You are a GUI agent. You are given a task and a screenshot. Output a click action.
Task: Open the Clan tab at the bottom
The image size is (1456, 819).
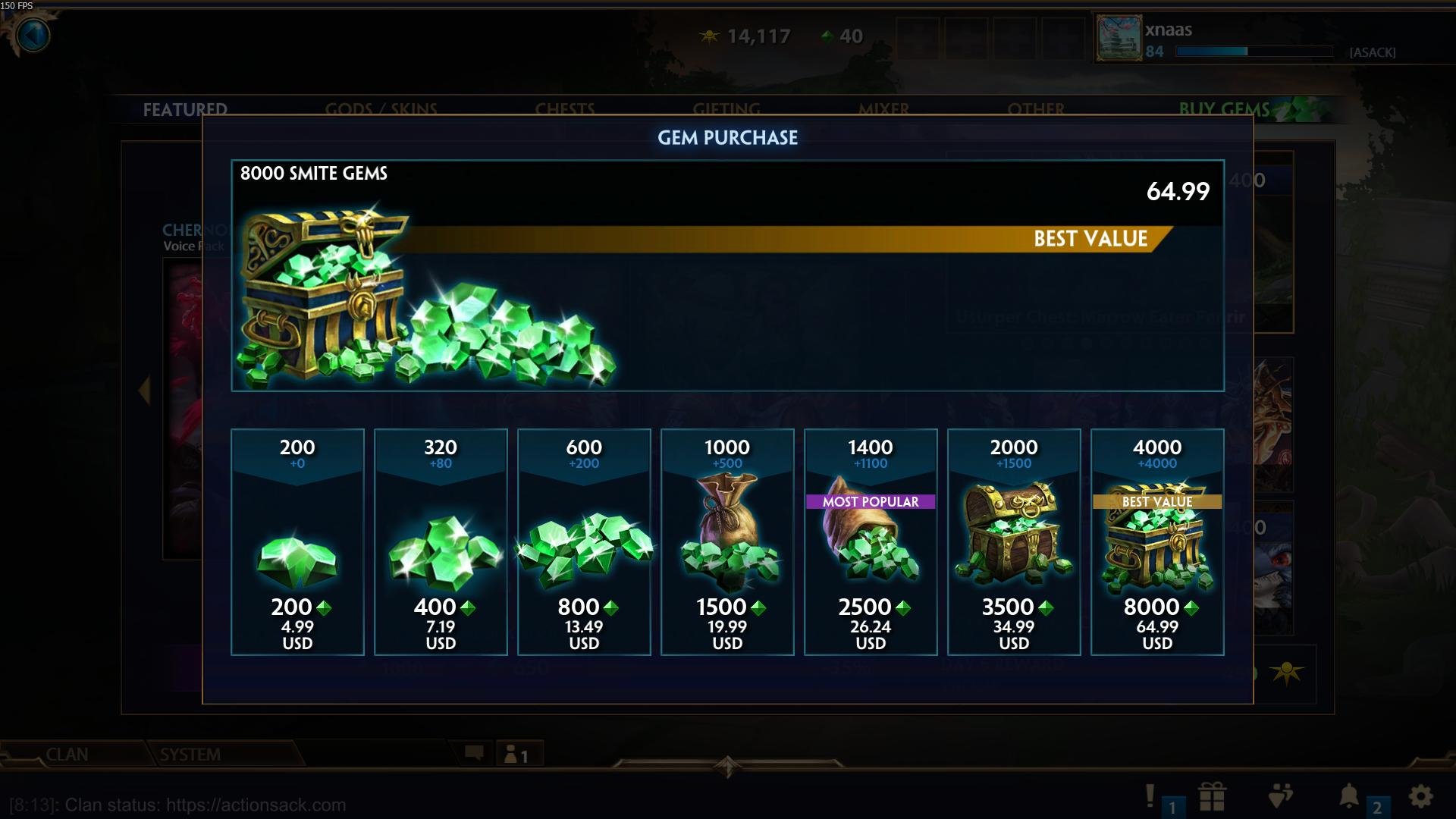[67, 755]
